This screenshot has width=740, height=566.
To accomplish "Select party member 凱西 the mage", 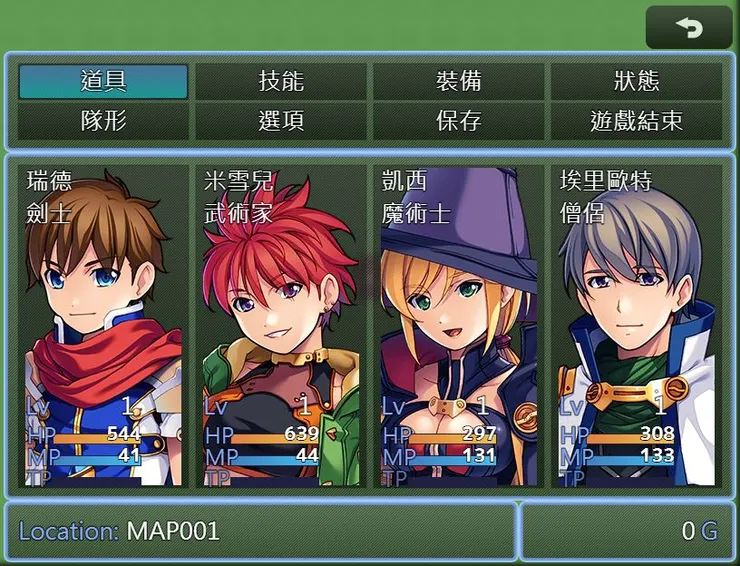I will click(x=459, y=325).
